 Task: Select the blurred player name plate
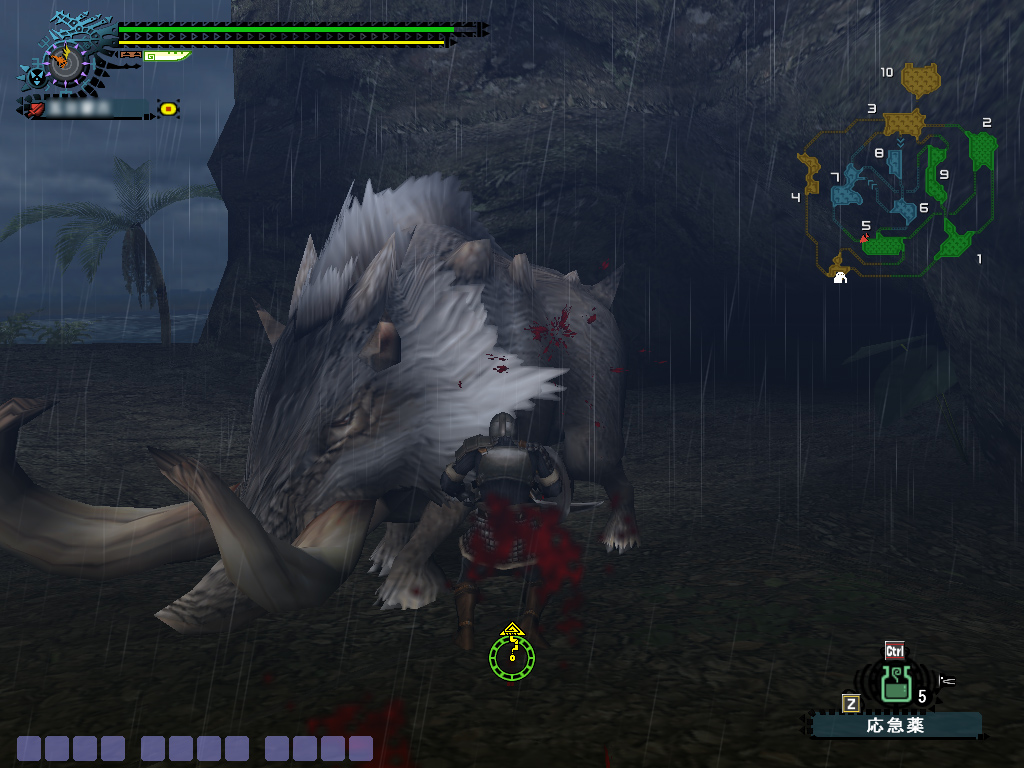point(86,108)
